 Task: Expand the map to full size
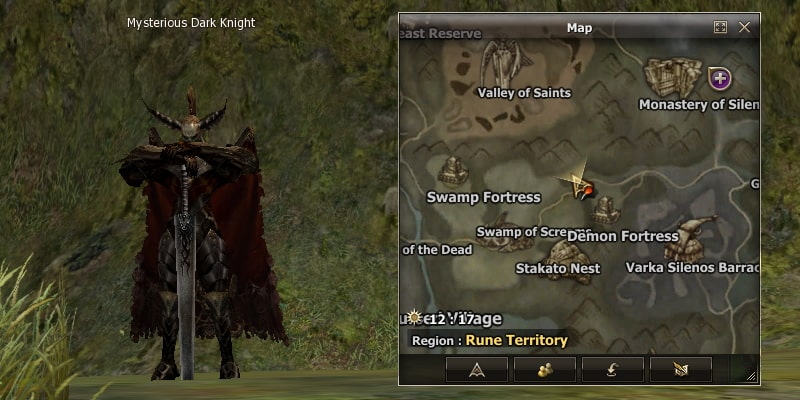720,28
